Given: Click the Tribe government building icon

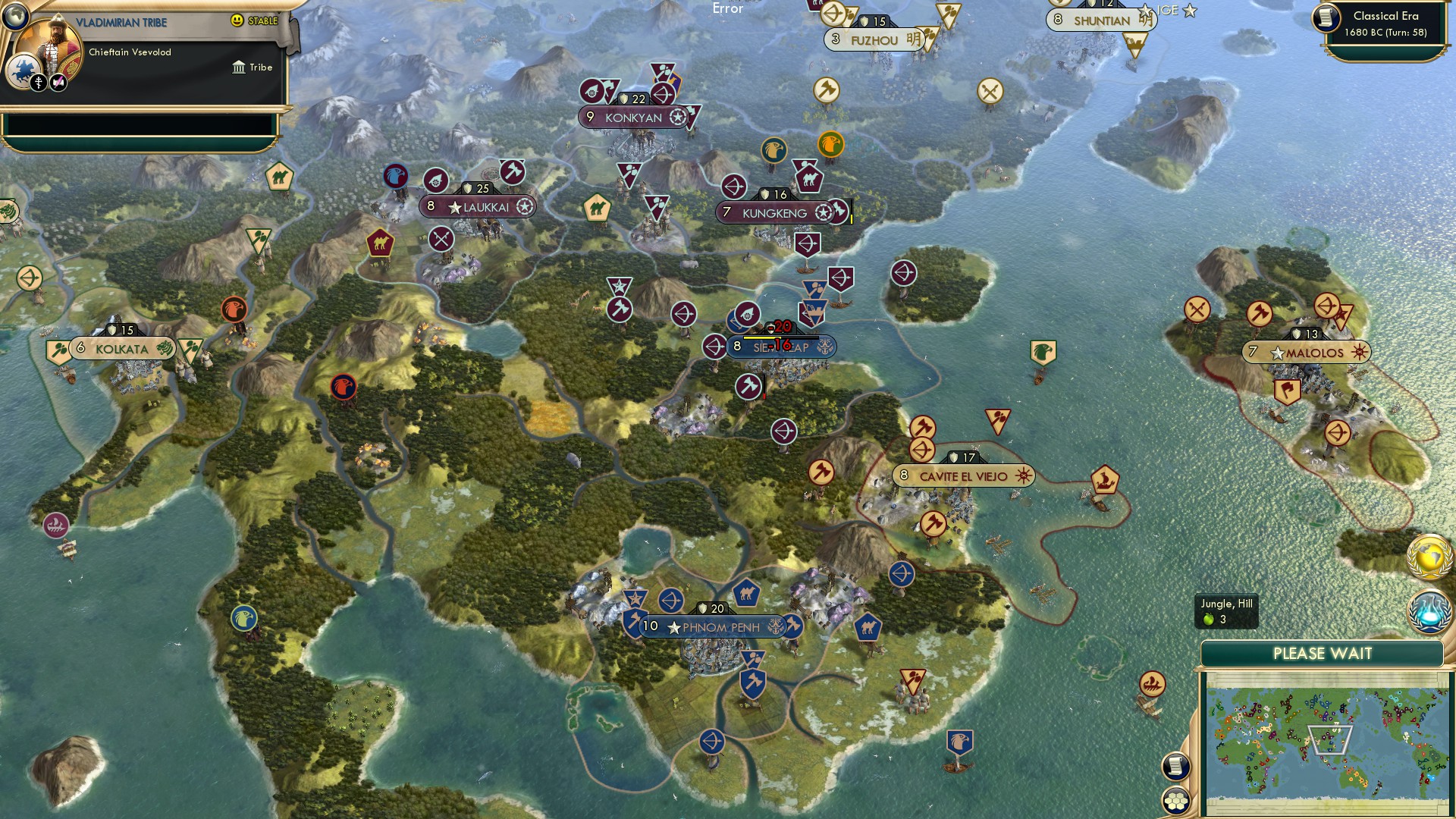Looking at the screenshot, I should pyautogui.click(x=240, y=67).
